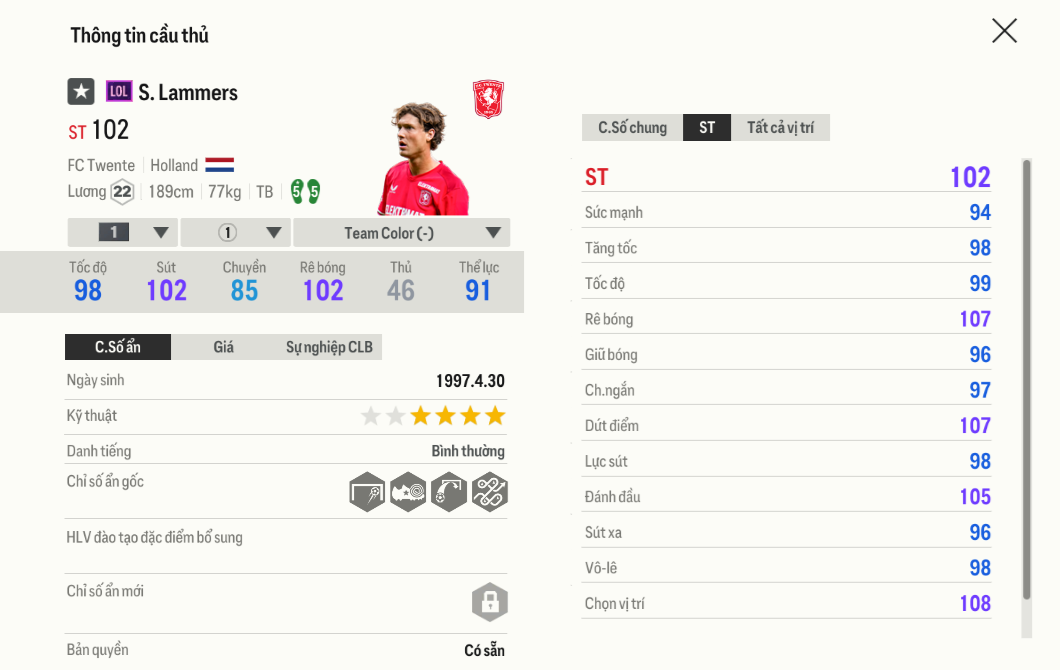
Task: Open the Team Color dropdown
Action: point(402,233)
